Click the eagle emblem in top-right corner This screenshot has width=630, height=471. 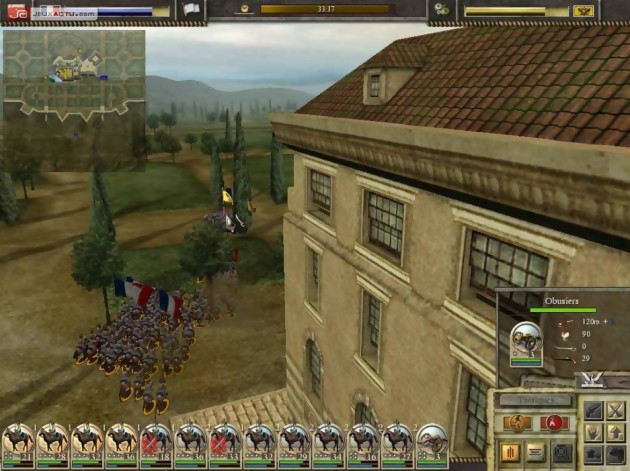585,11
